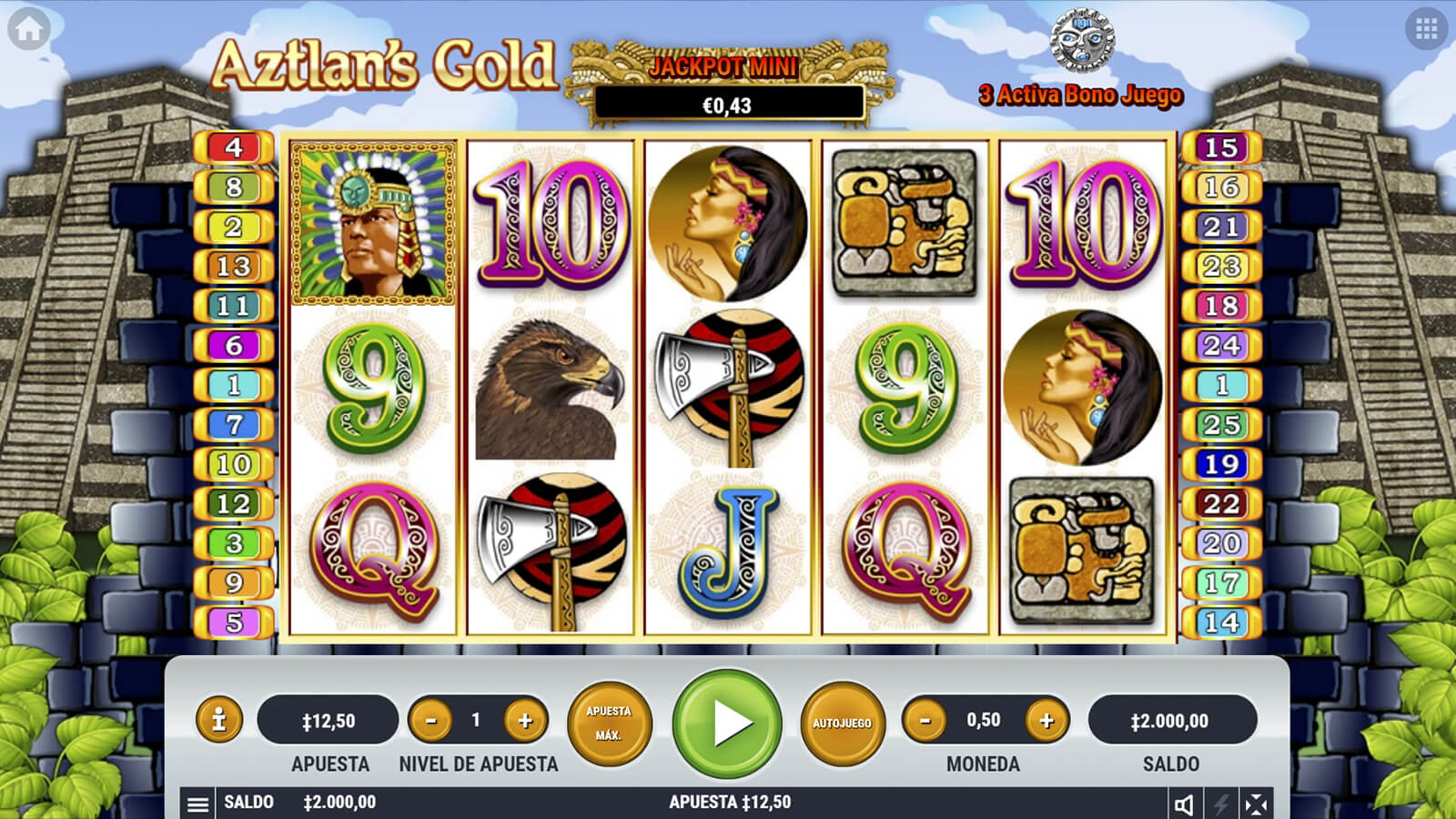Lower the Moneda coin value
The height and width of the screenshot is (819, 1456).
pos(925,721)
